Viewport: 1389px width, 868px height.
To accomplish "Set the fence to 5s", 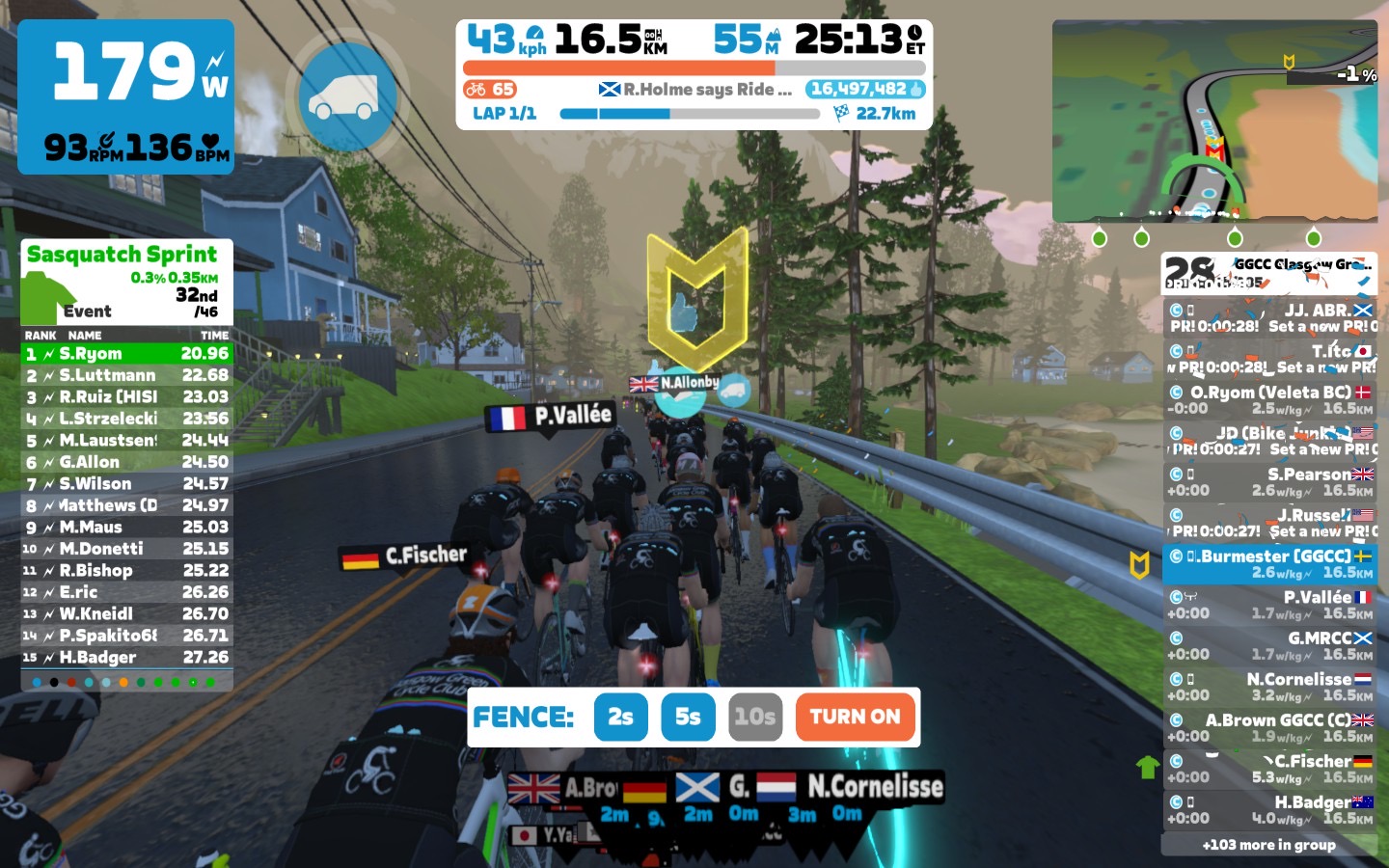I will coord(688,717).
